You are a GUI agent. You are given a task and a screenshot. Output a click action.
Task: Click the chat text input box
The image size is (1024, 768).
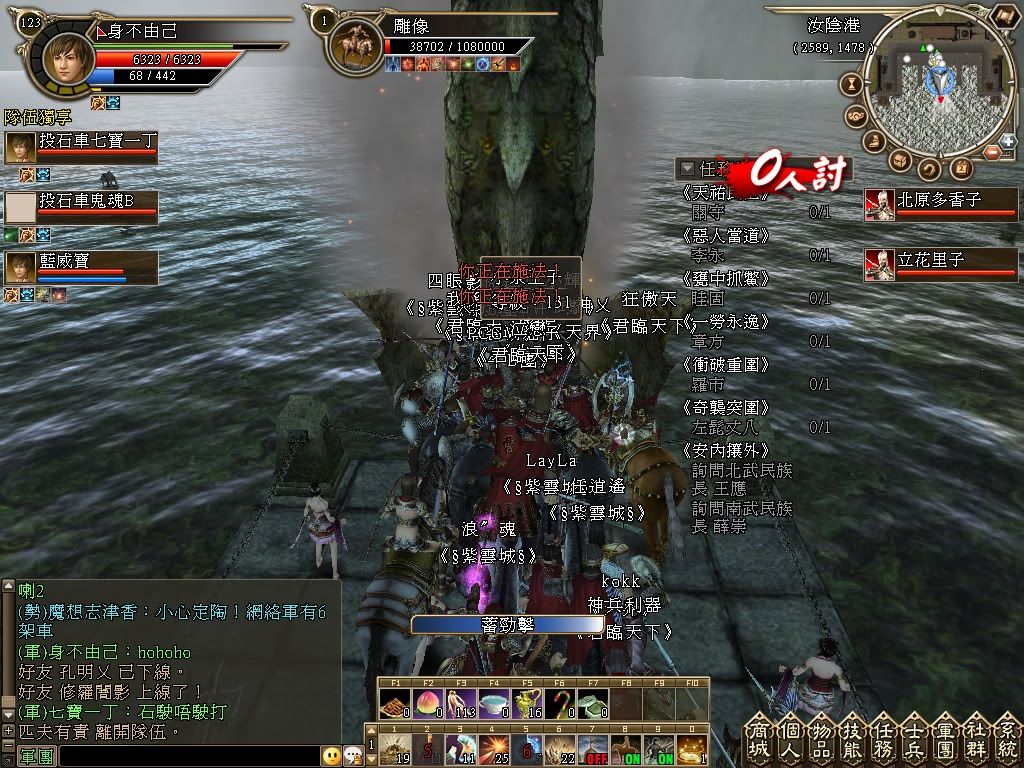(x=190, y=757)
